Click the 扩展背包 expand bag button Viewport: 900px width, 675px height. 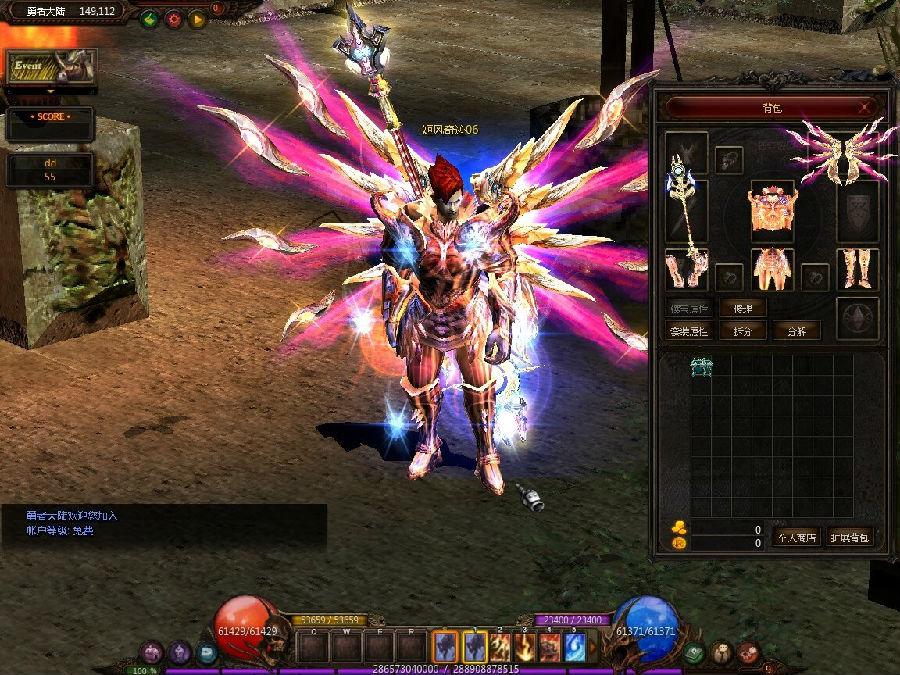(851, 538)
